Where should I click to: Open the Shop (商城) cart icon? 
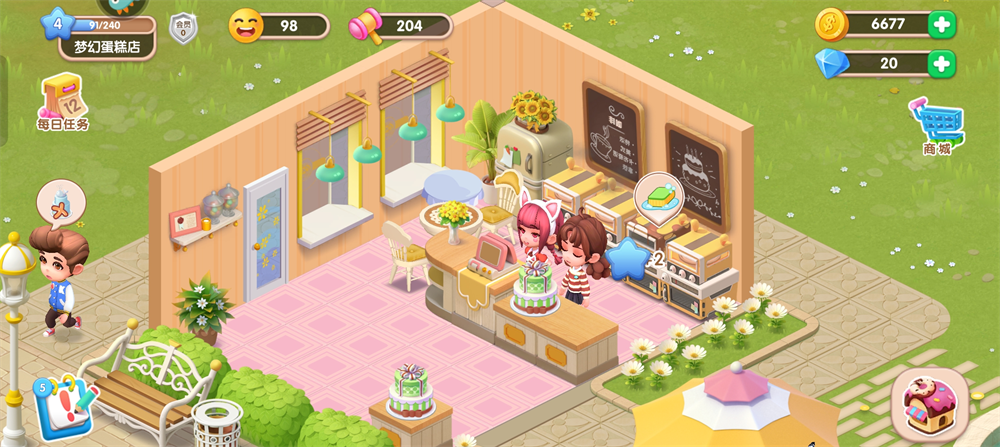[936, 127]
